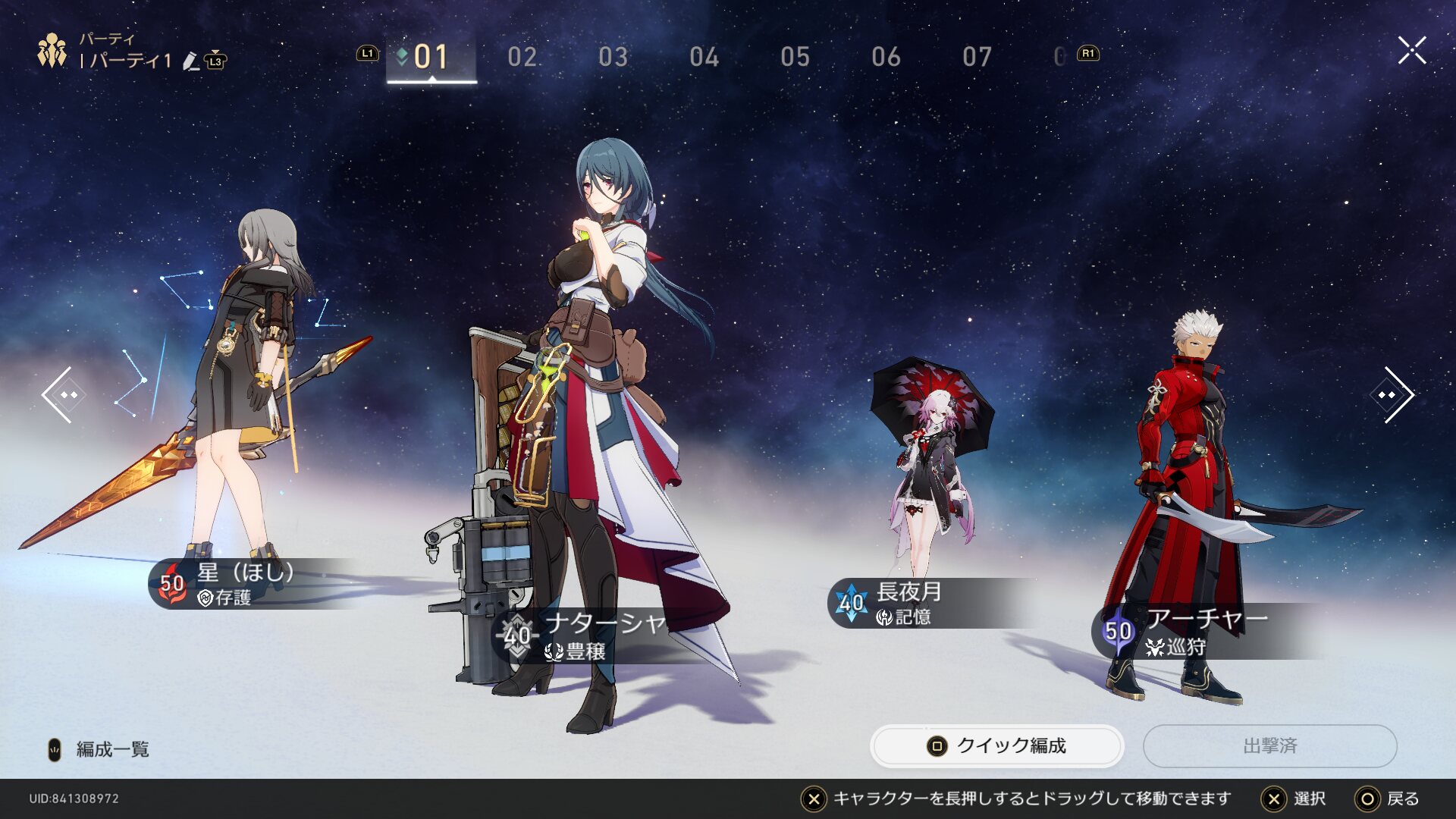Switch to party tab 05
Image resolution: width=1456 pixels, height=819 pixels.
tap(795, 57)
